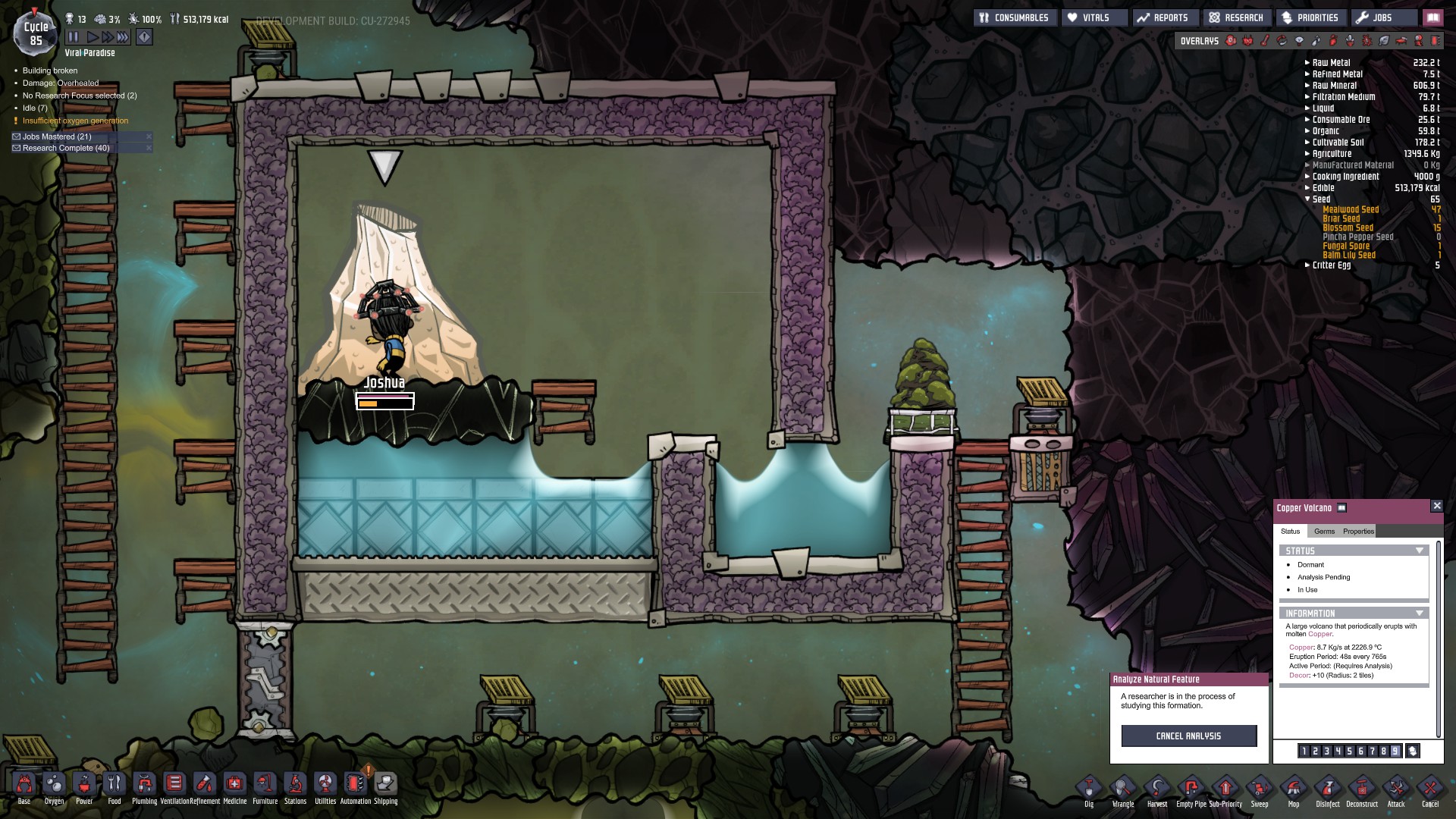Viewport: 1456px width, 819px height.
Task: Toggle the first overlay in the Overlays bar
Action: coord(1231,41)
